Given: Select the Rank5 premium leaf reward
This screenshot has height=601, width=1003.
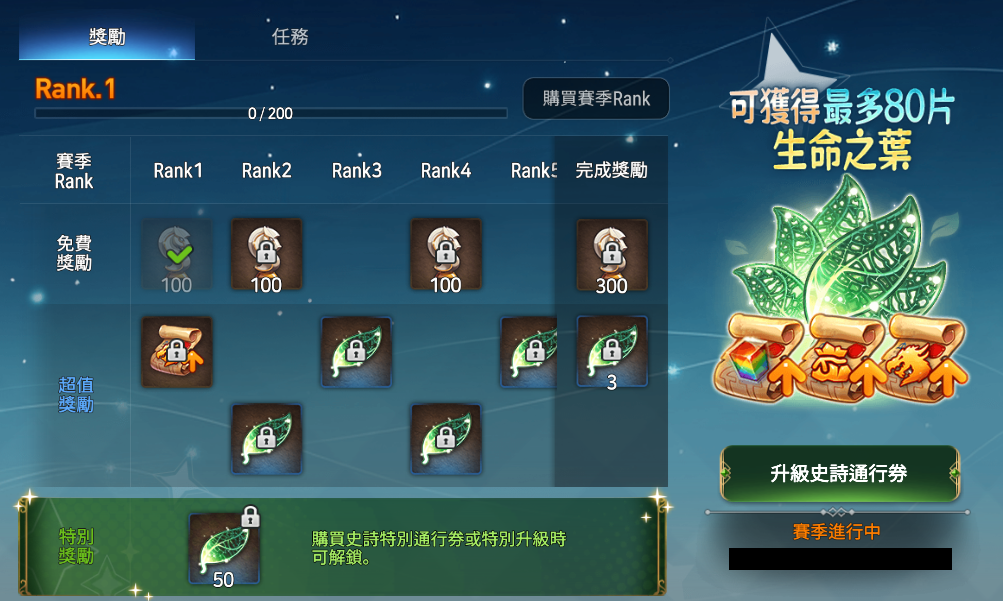Looking at the screenshot, I should [x=530, y=352].
